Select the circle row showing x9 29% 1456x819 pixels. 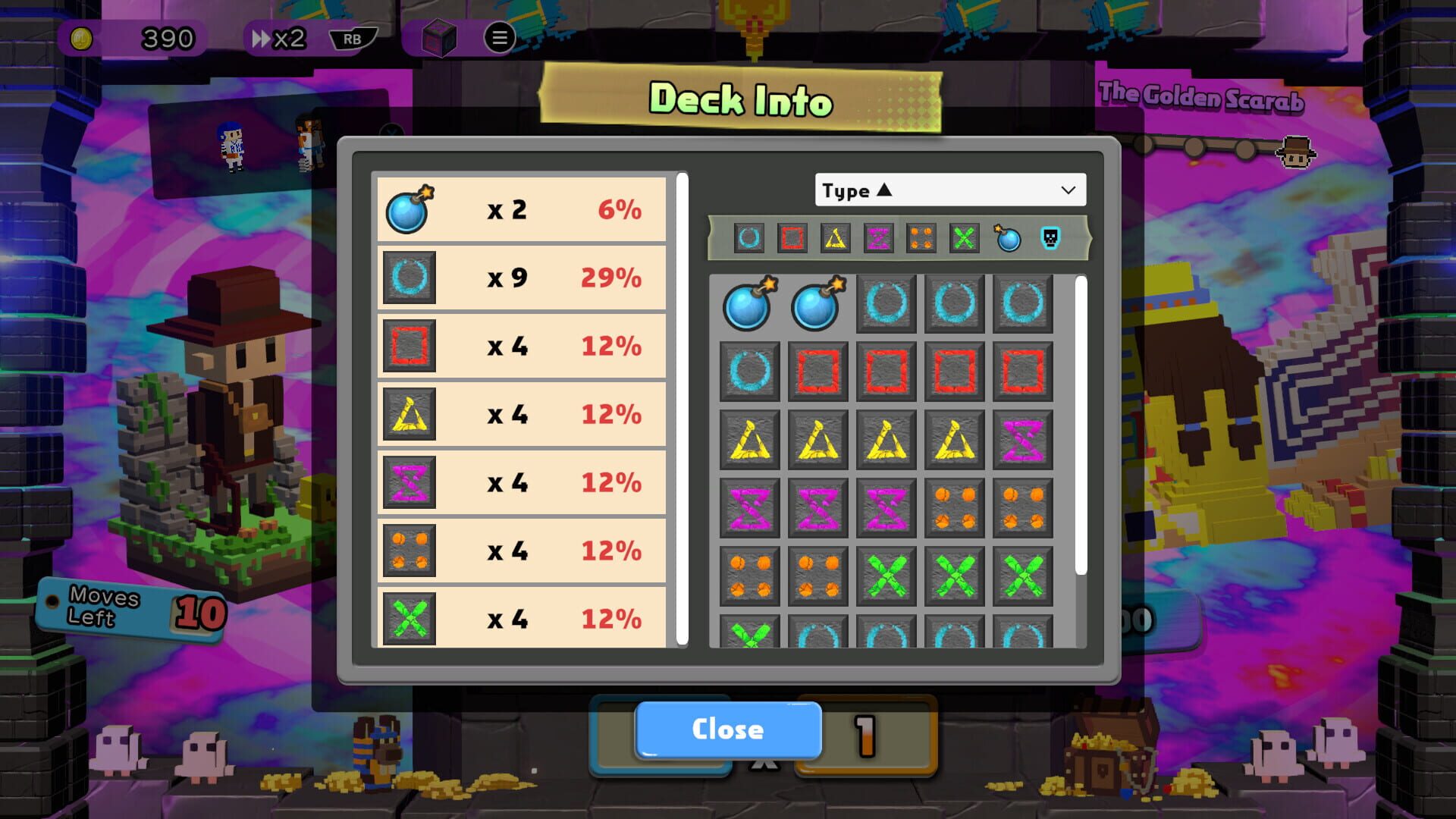click(x=521, y=277)
